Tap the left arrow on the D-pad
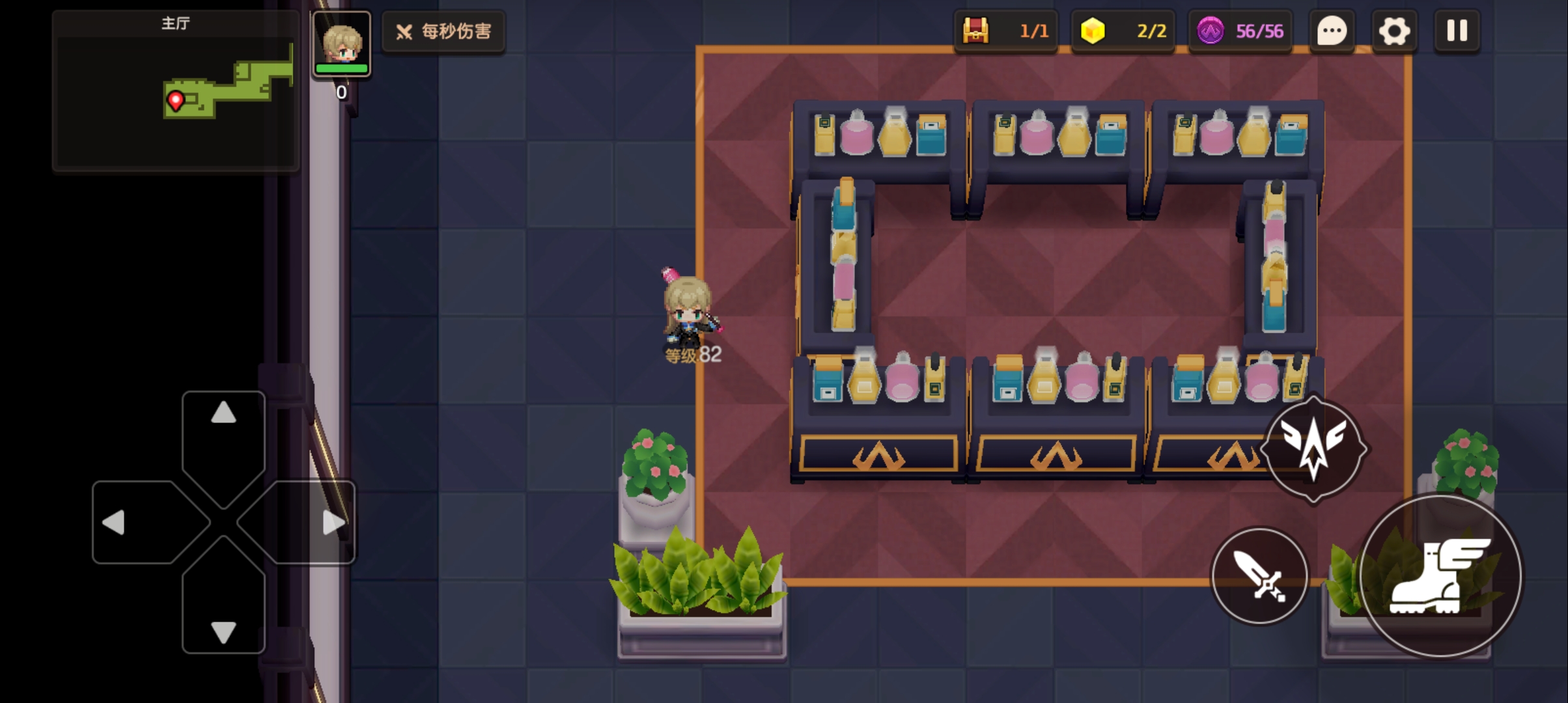 click(115, 523)
